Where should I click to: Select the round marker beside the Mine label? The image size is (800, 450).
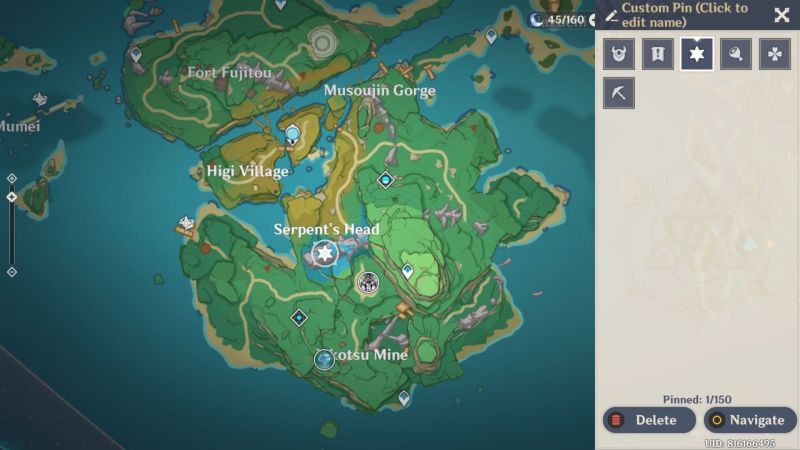click(x=324, y=359)
